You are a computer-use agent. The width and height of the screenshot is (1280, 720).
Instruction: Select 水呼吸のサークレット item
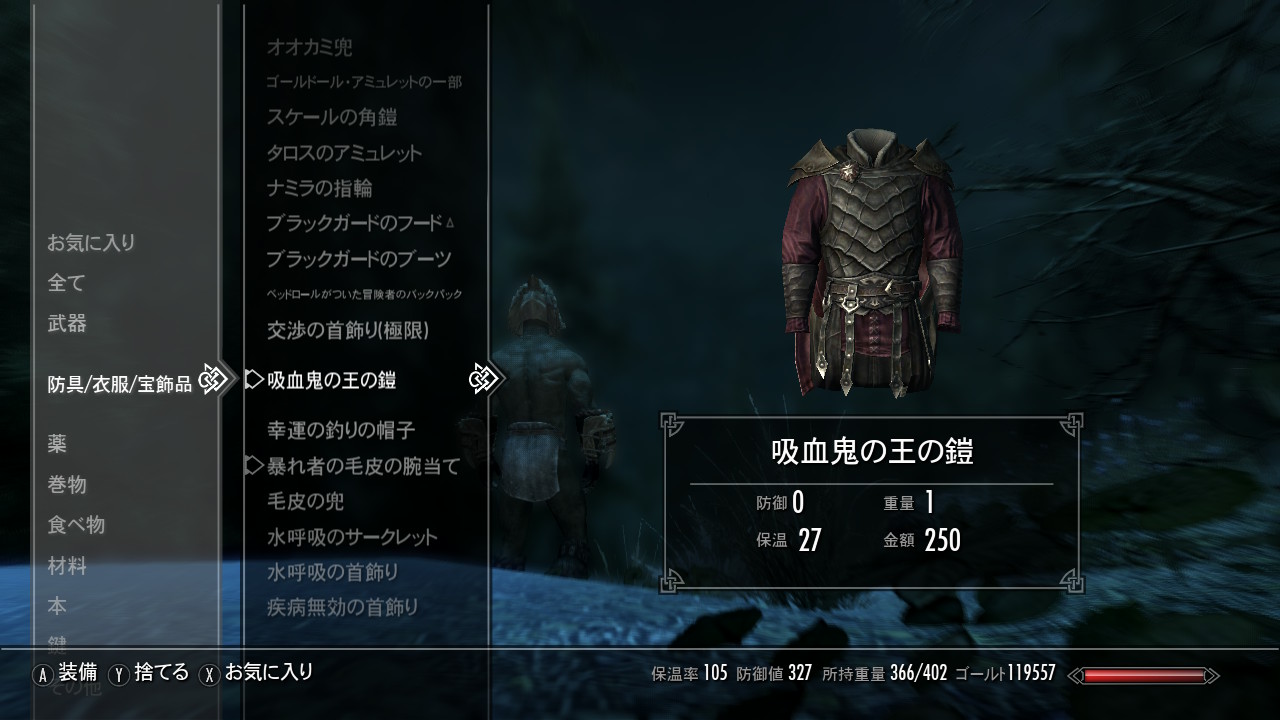(352, 537)
